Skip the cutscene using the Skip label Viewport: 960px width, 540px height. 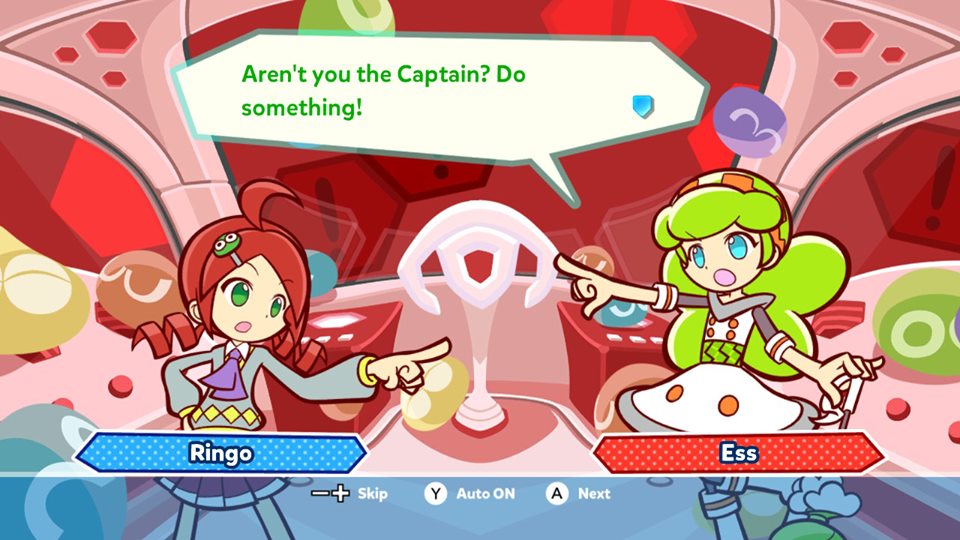pos(372,494)
